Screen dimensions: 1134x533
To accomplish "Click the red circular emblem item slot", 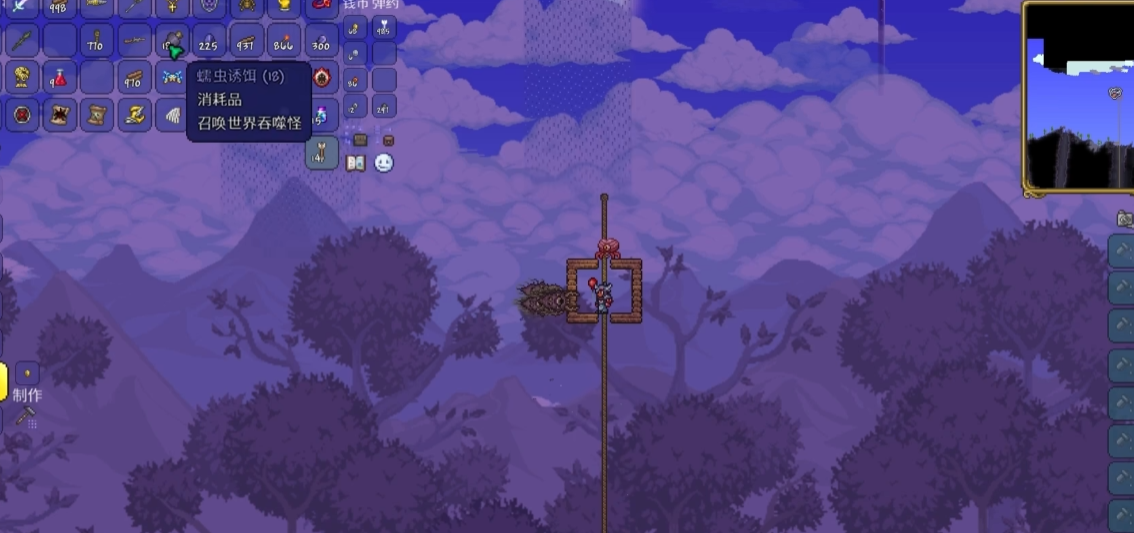I will pos(22,114).
